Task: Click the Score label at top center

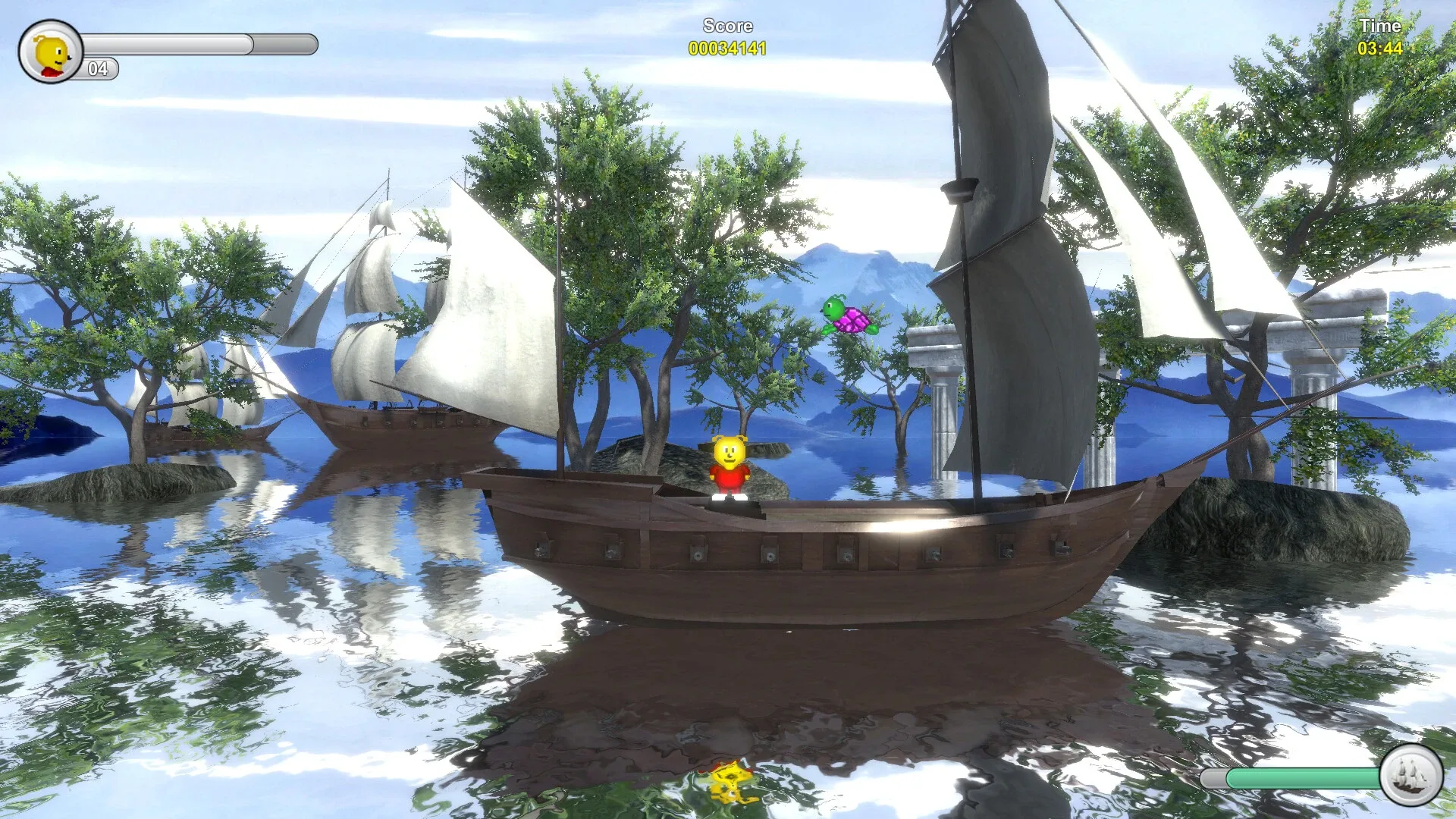Action: point(726,24)
